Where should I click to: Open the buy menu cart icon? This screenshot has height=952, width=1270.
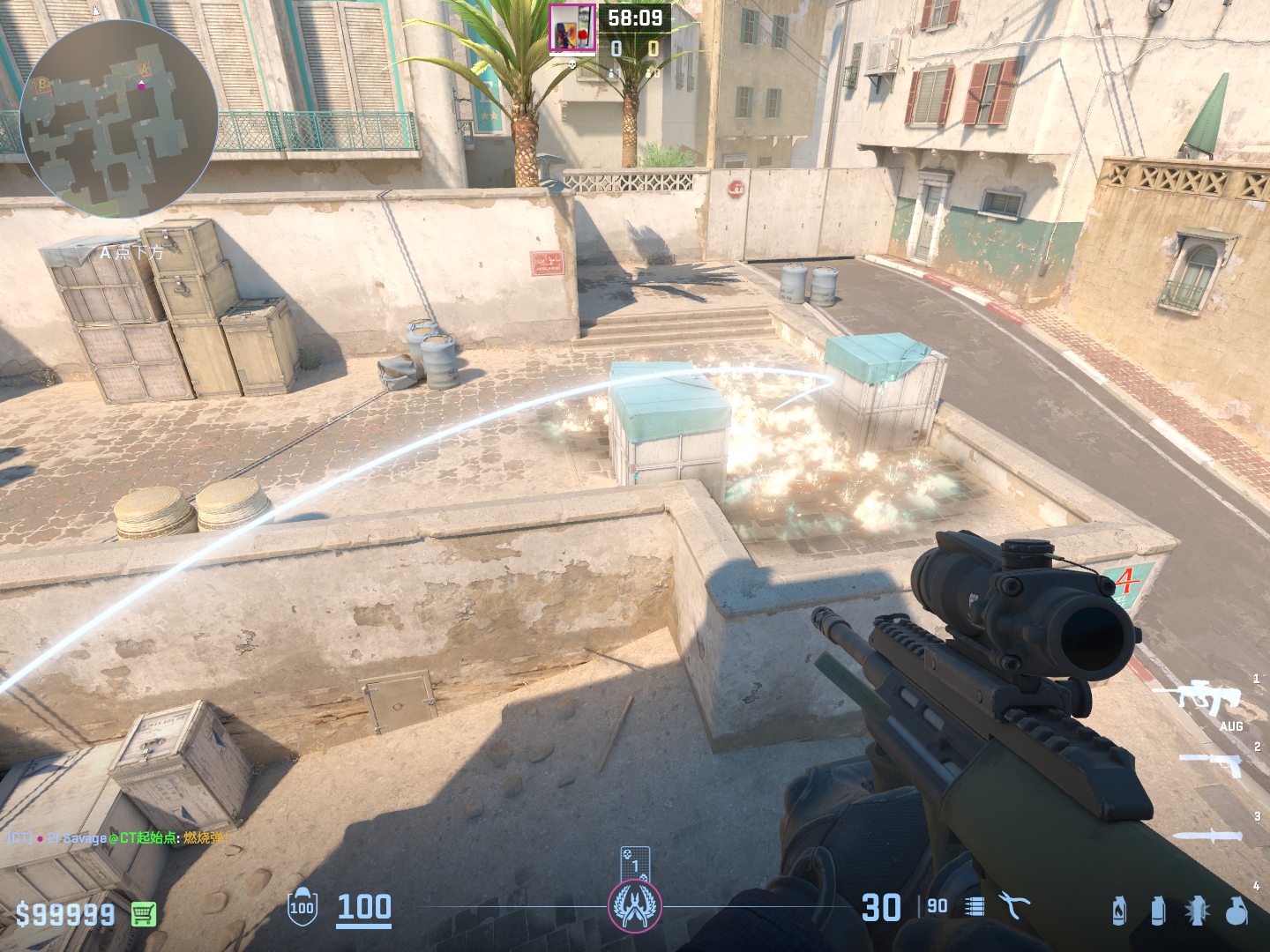144,914
